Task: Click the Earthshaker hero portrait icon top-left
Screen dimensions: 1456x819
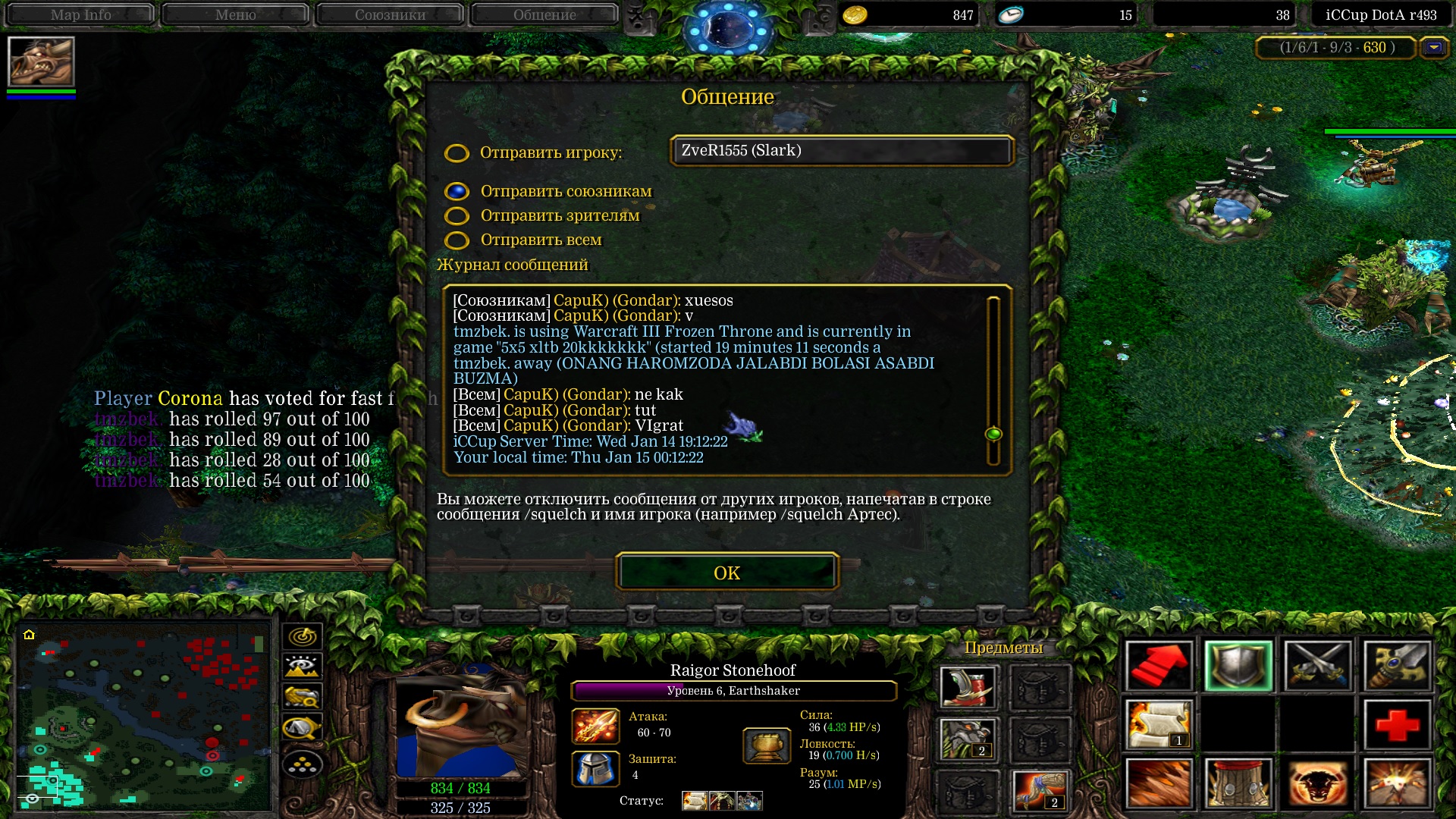Action: (x=41, y=62)
